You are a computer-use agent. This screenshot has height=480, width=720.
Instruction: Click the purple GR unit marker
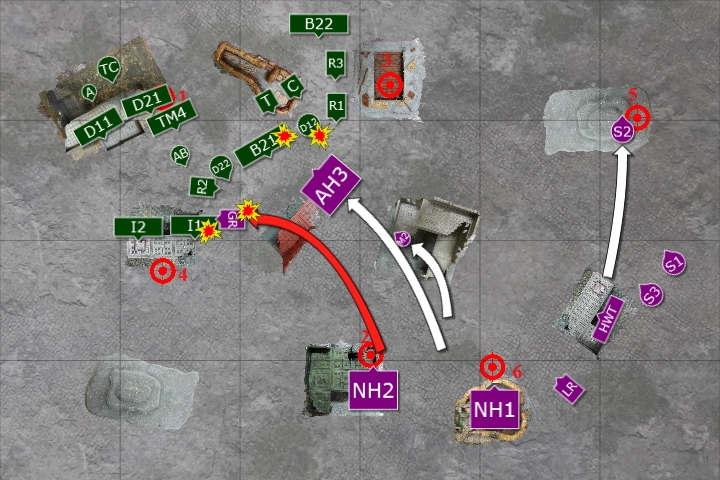tap(231, 221)
